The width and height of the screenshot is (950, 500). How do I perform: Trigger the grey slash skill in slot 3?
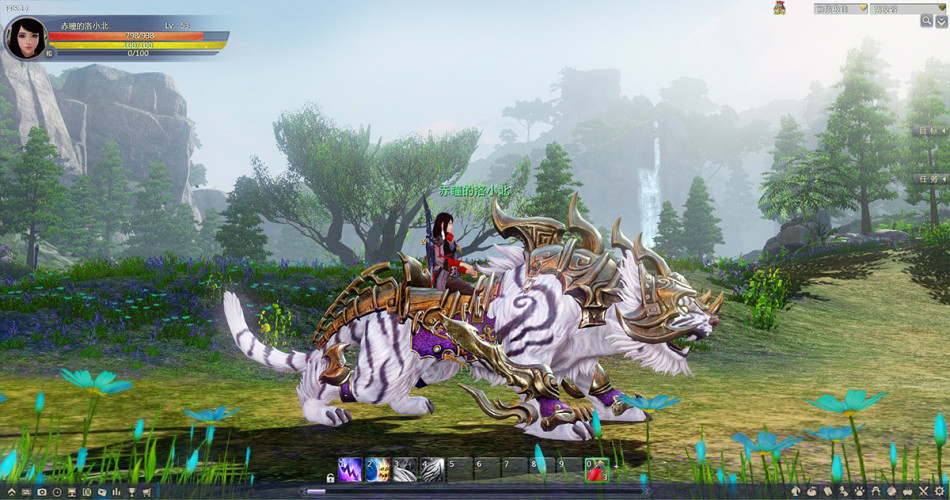pos(404,469)
